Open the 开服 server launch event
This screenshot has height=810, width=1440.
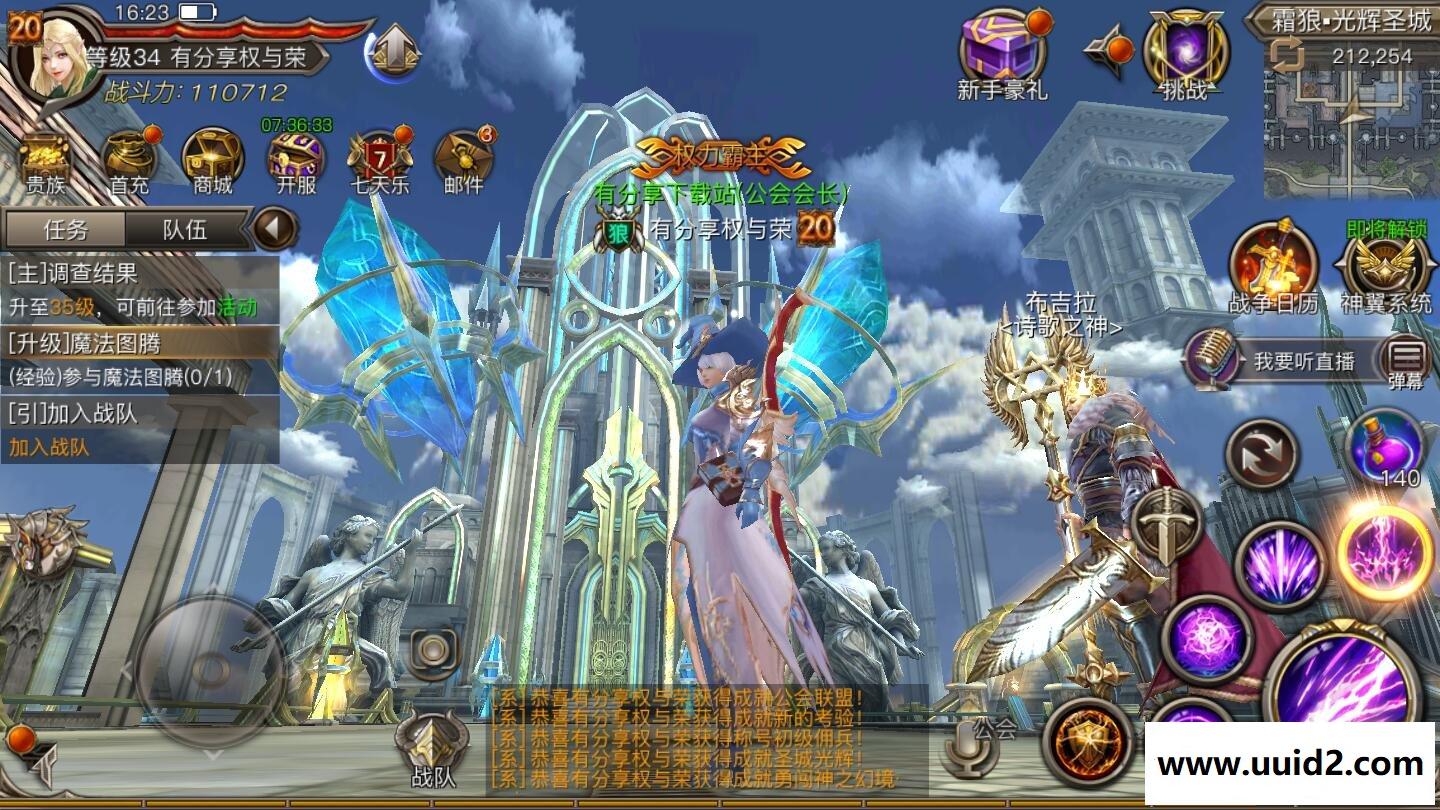[296, 162]
